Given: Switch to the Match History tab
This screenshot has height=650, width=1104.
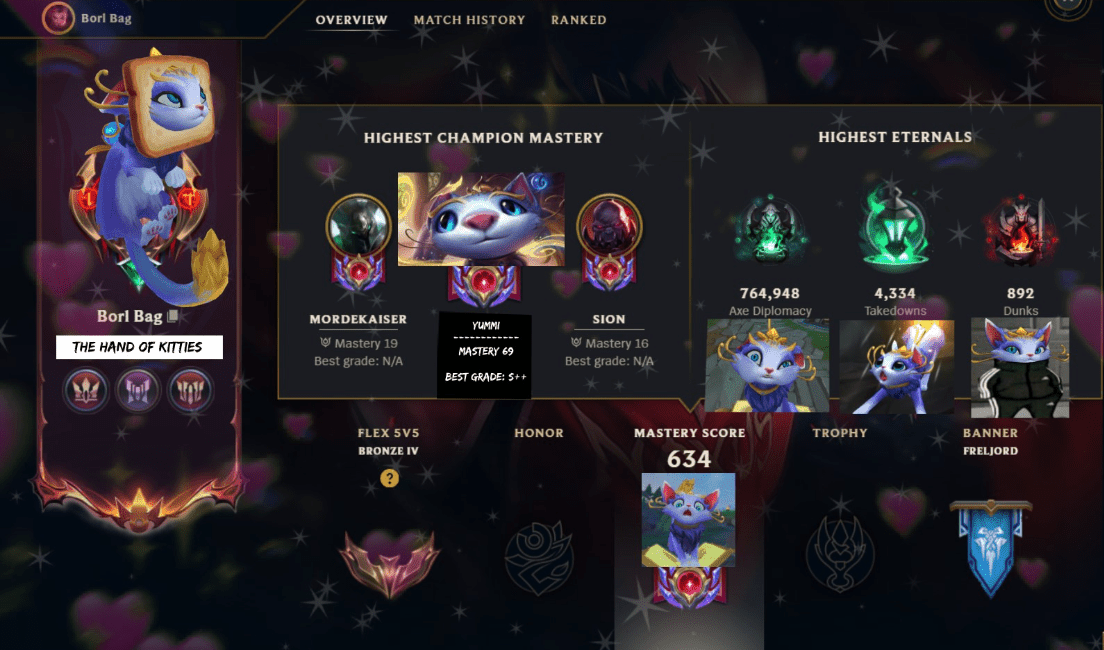Looking at the screenshot, I should [x=469, y=20].
